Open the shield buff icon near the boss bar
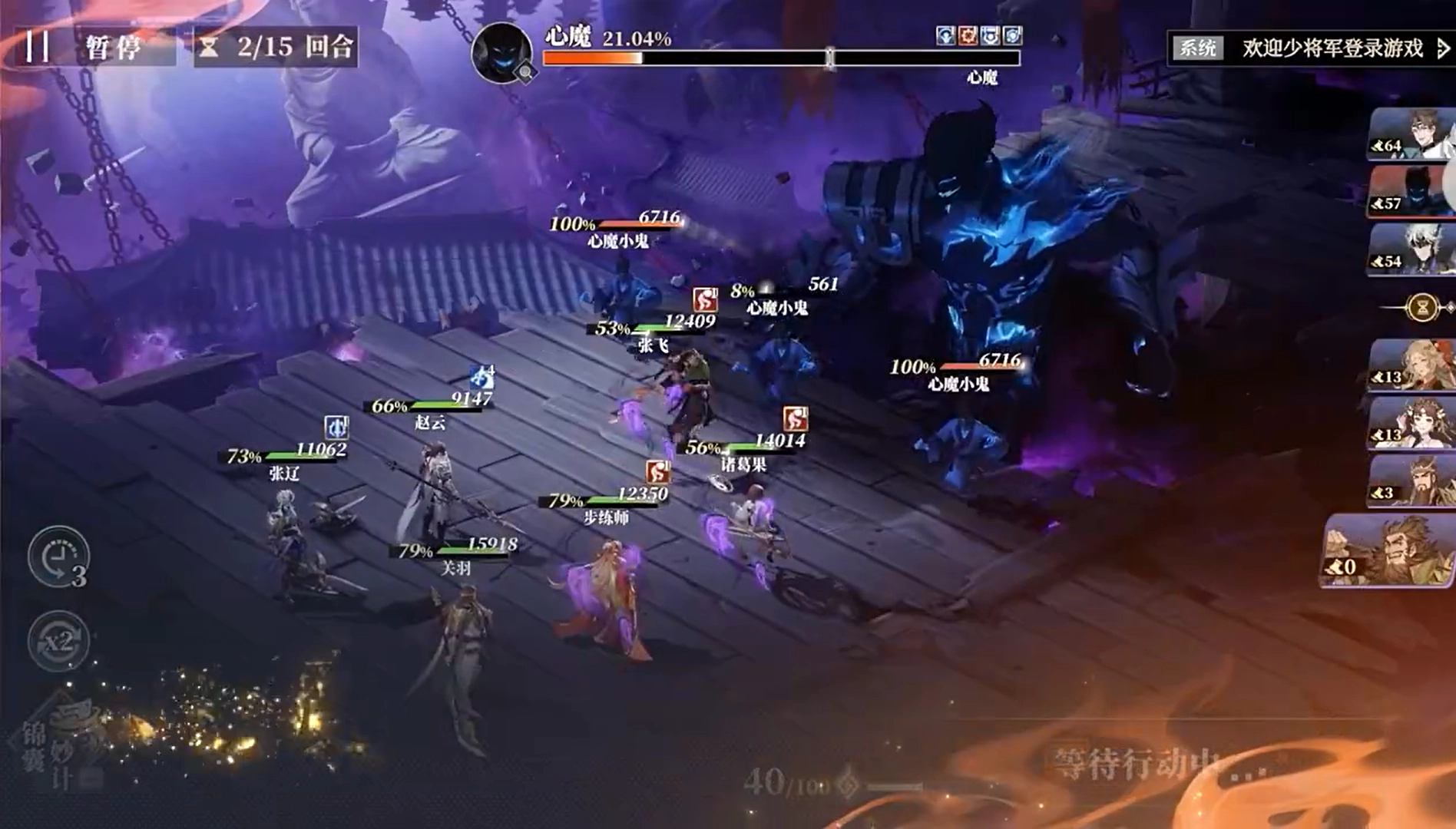The height and width of the screenshot is (829, 1456). pyautogui.click(x=1014, y=36)
